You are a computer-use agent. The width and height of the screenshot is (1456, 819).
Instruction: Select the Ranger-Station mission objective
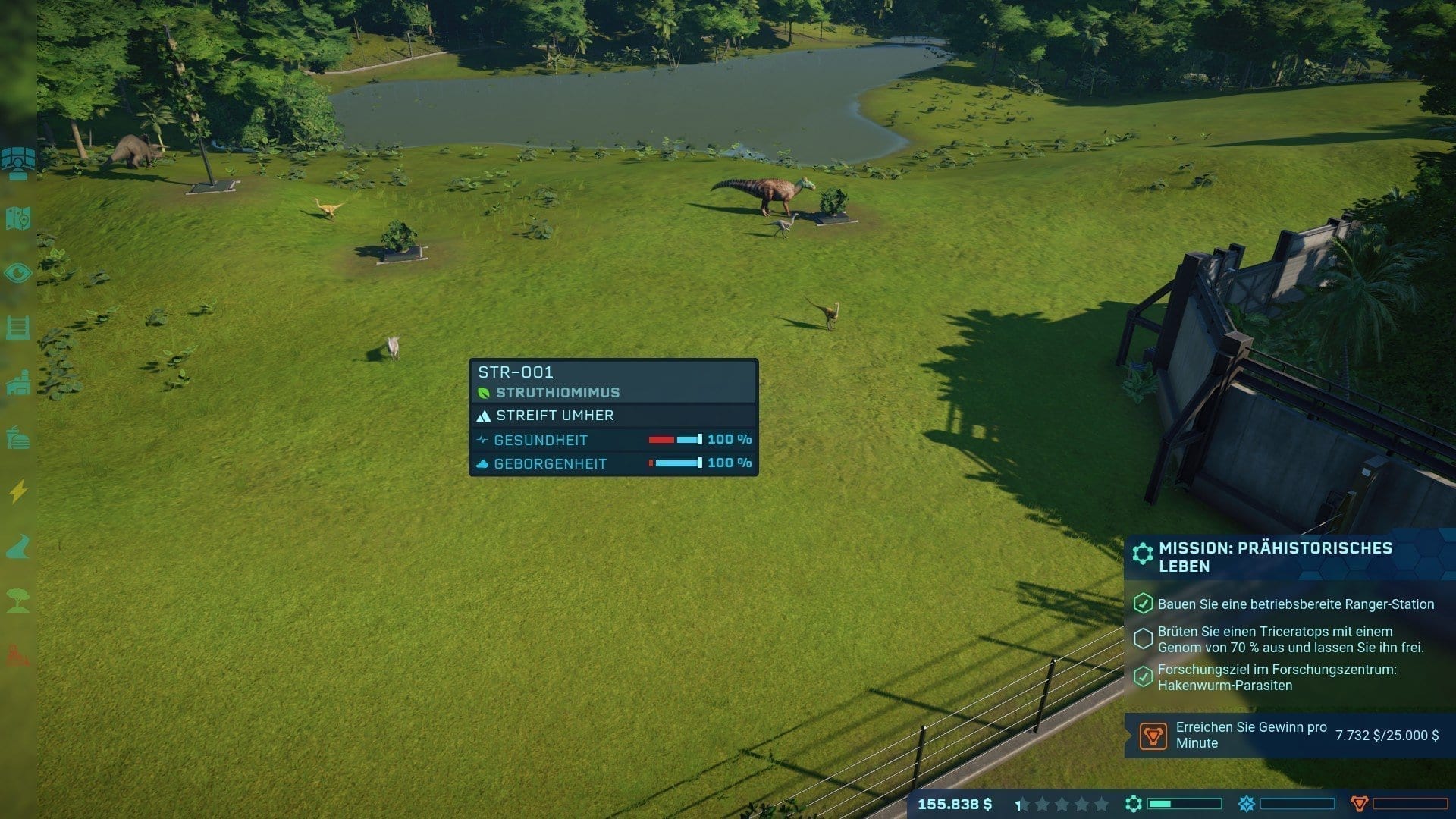tap(1295, 604)
